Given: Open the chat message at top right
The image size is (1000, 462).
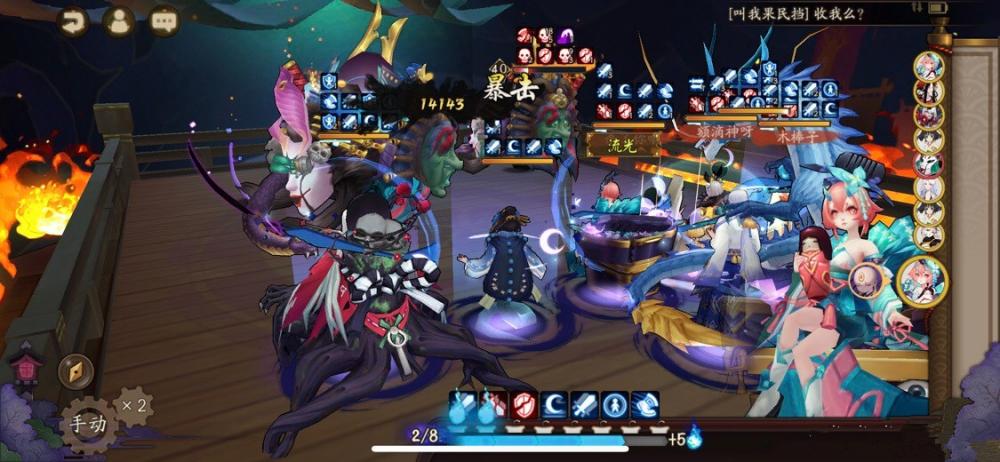Looking at the screenshot, I should [x=810, y=13].
